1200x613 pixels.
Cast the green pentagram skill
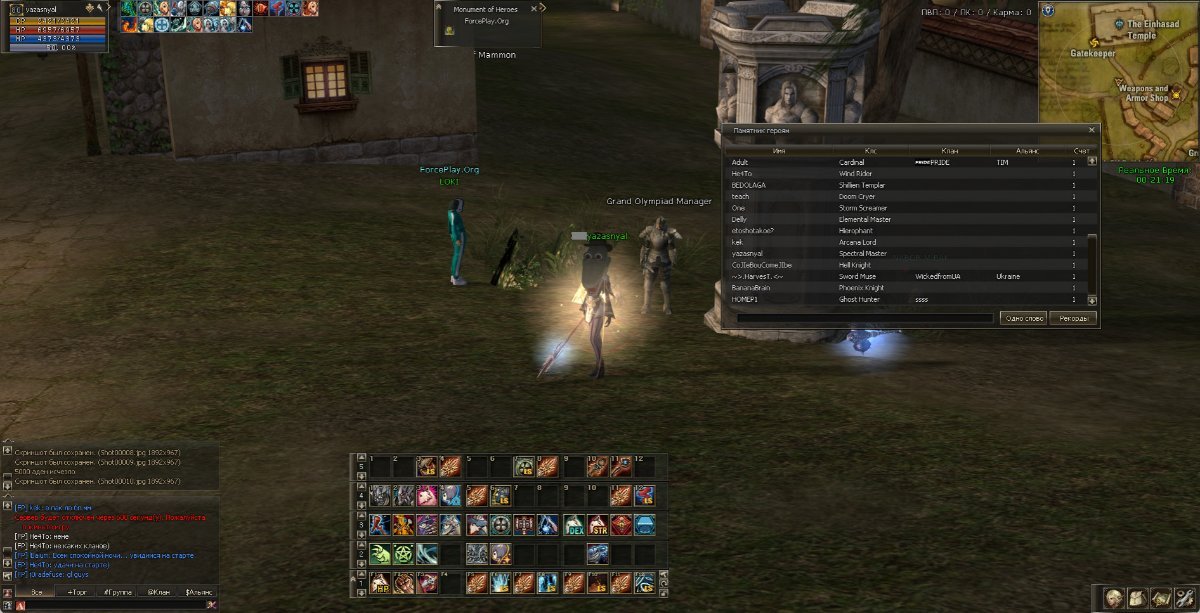click(x=405, y=554)
